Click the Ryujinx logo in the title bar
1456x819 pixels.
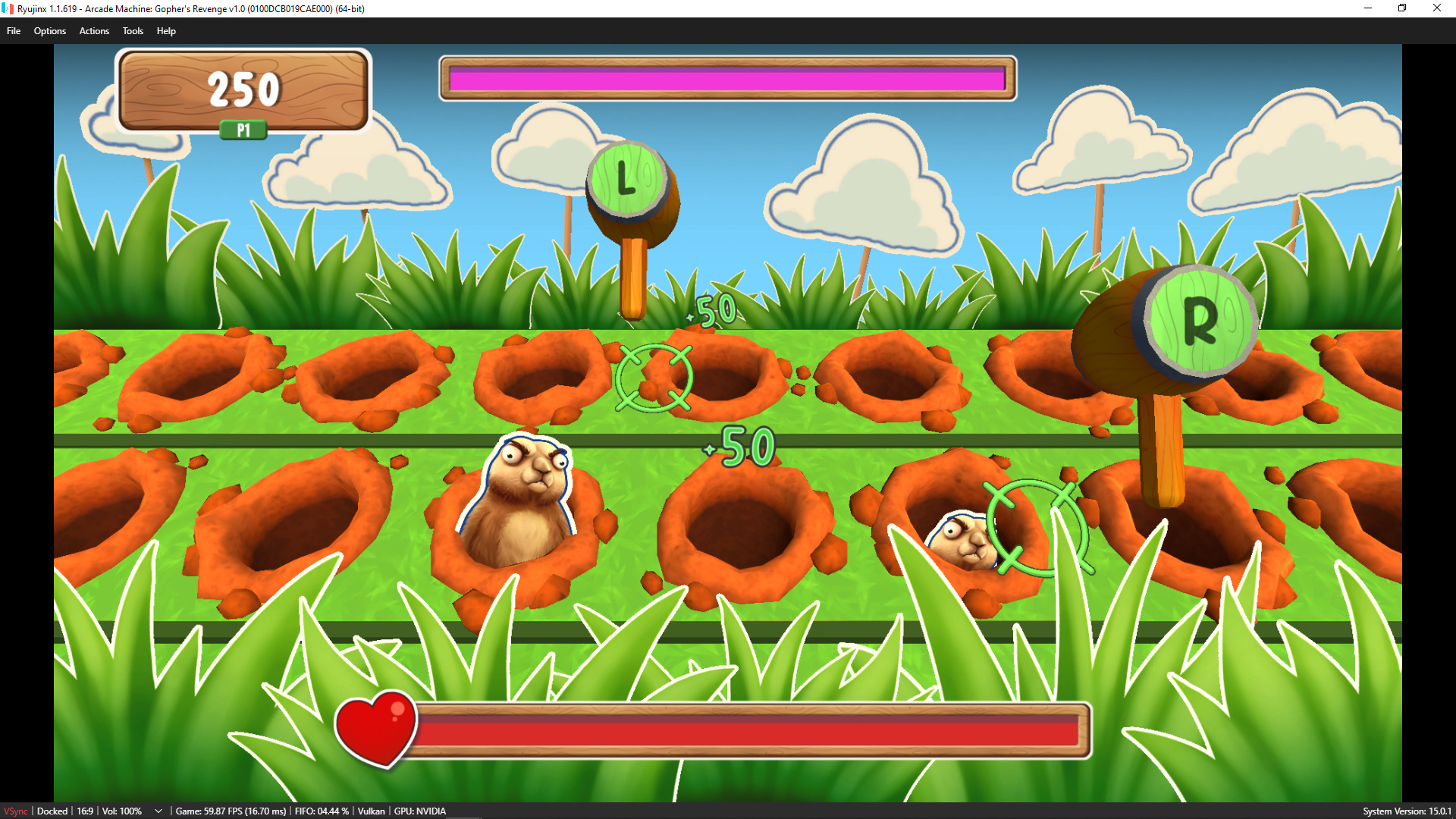point(8,8)
